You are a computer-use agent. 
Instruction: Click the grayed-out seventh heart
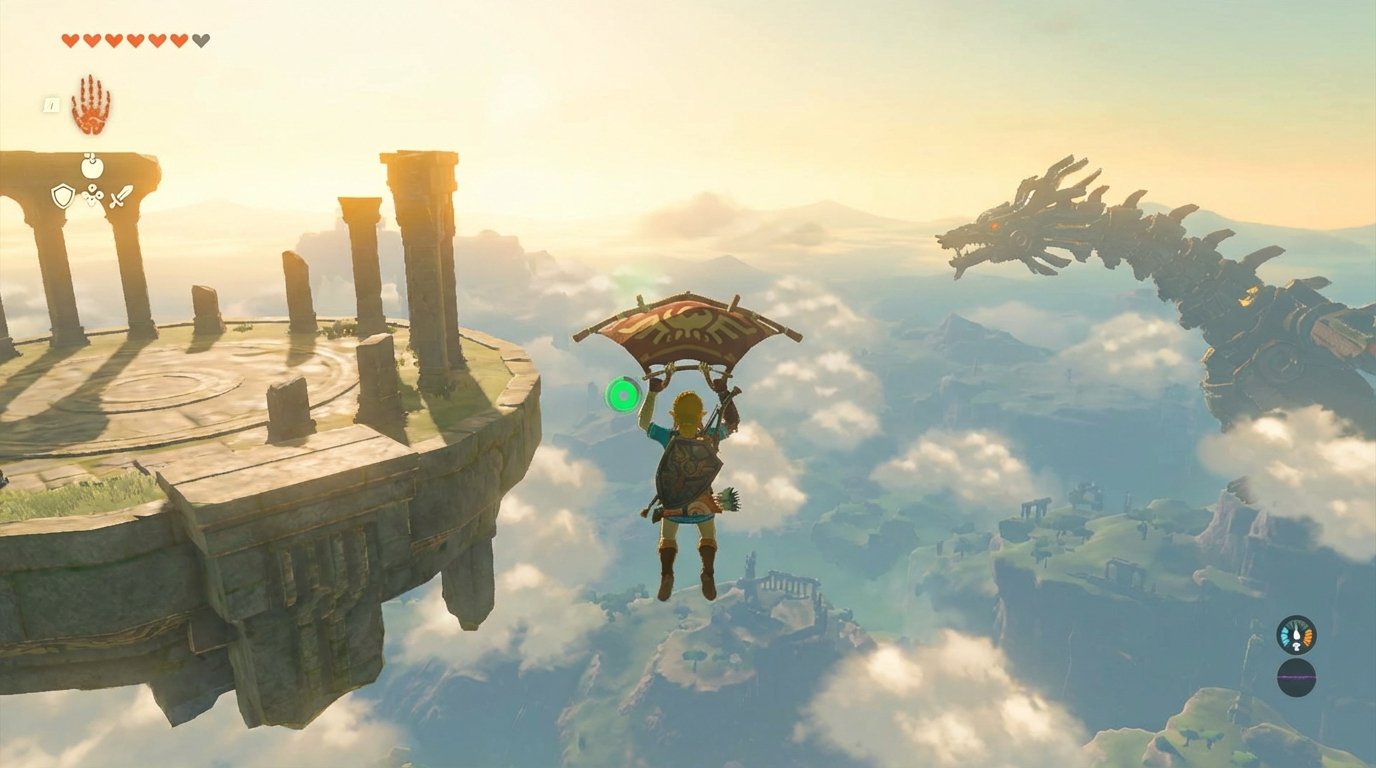[199, 39]
